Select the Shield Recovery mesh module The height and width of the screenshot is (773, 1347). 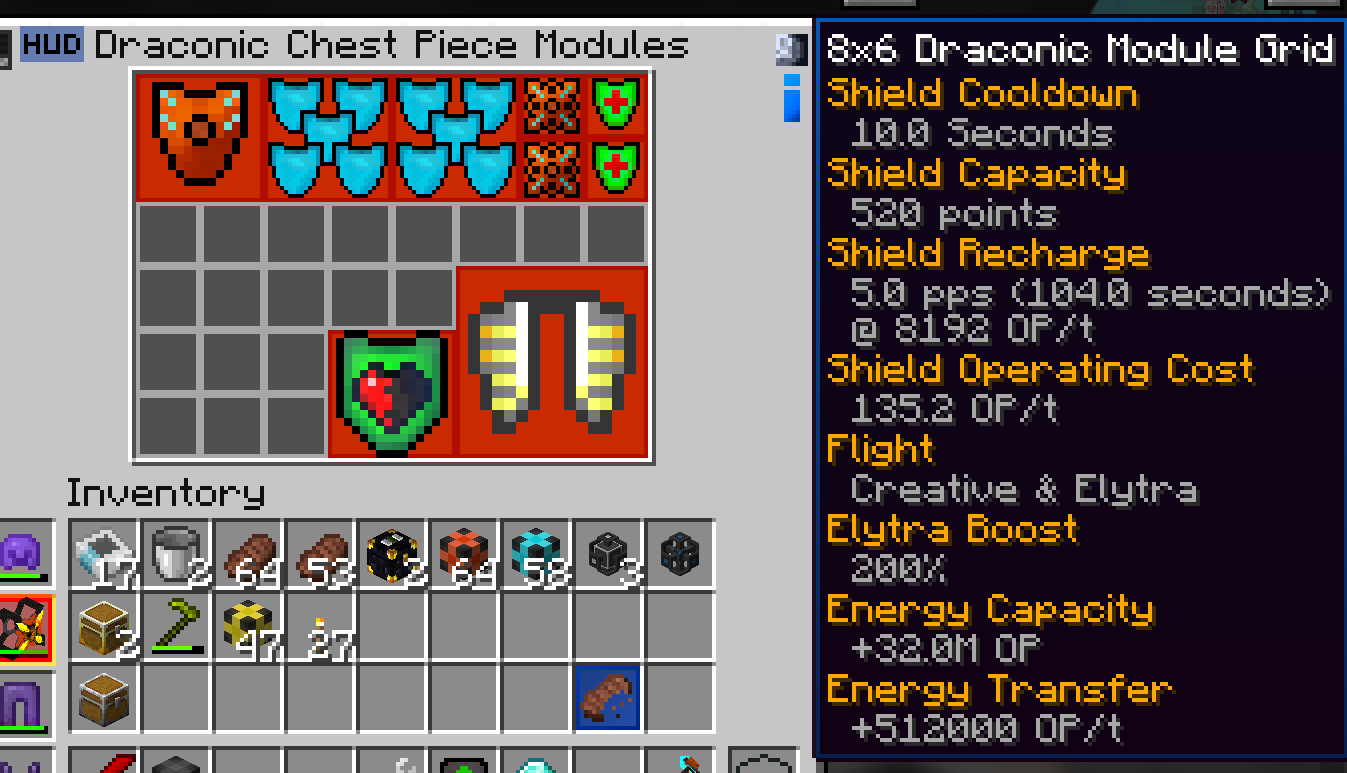pyautogui.click(x=550, y=105)
